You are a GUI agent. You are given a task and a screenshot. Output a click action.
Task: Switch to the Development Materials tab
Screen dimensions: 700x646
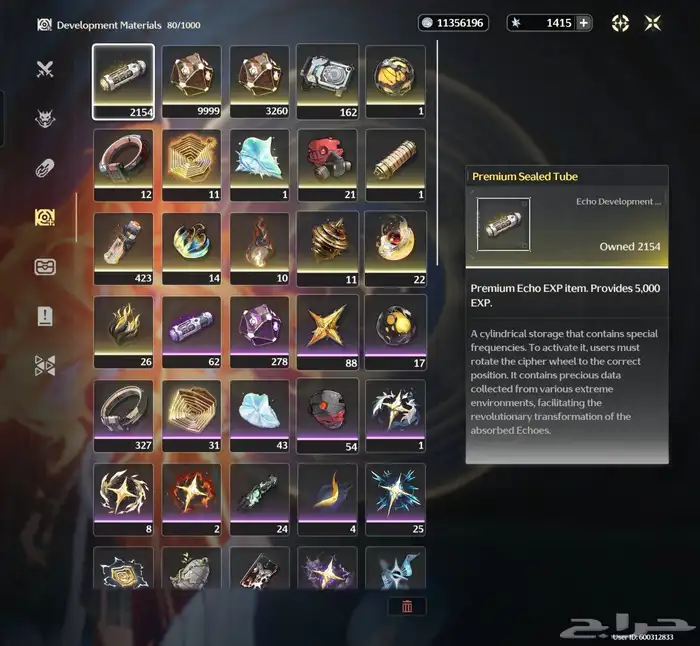click(x=44, y=217)
